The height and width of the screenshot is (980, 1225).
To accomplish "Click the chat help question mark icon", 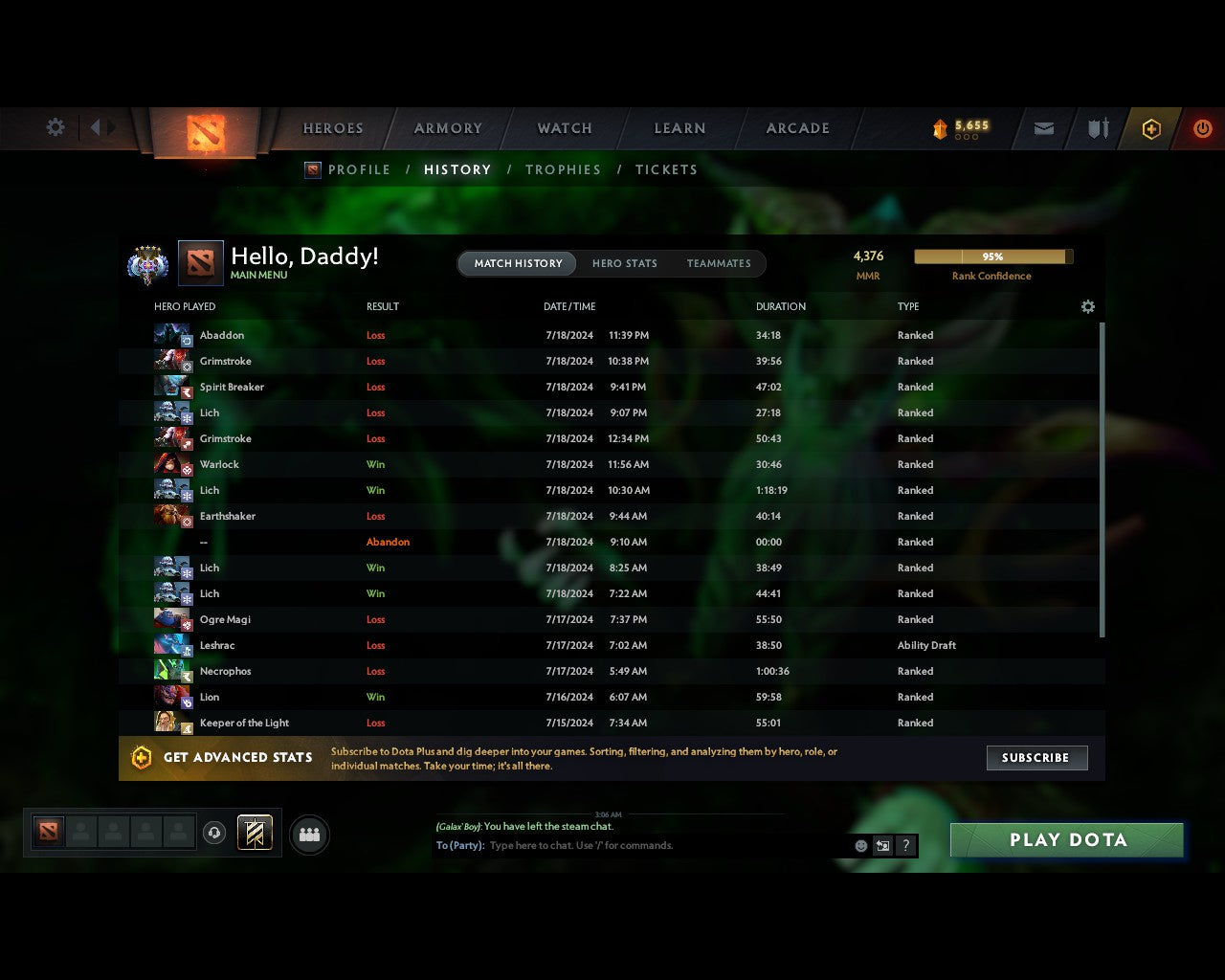I will coord(905,846).
